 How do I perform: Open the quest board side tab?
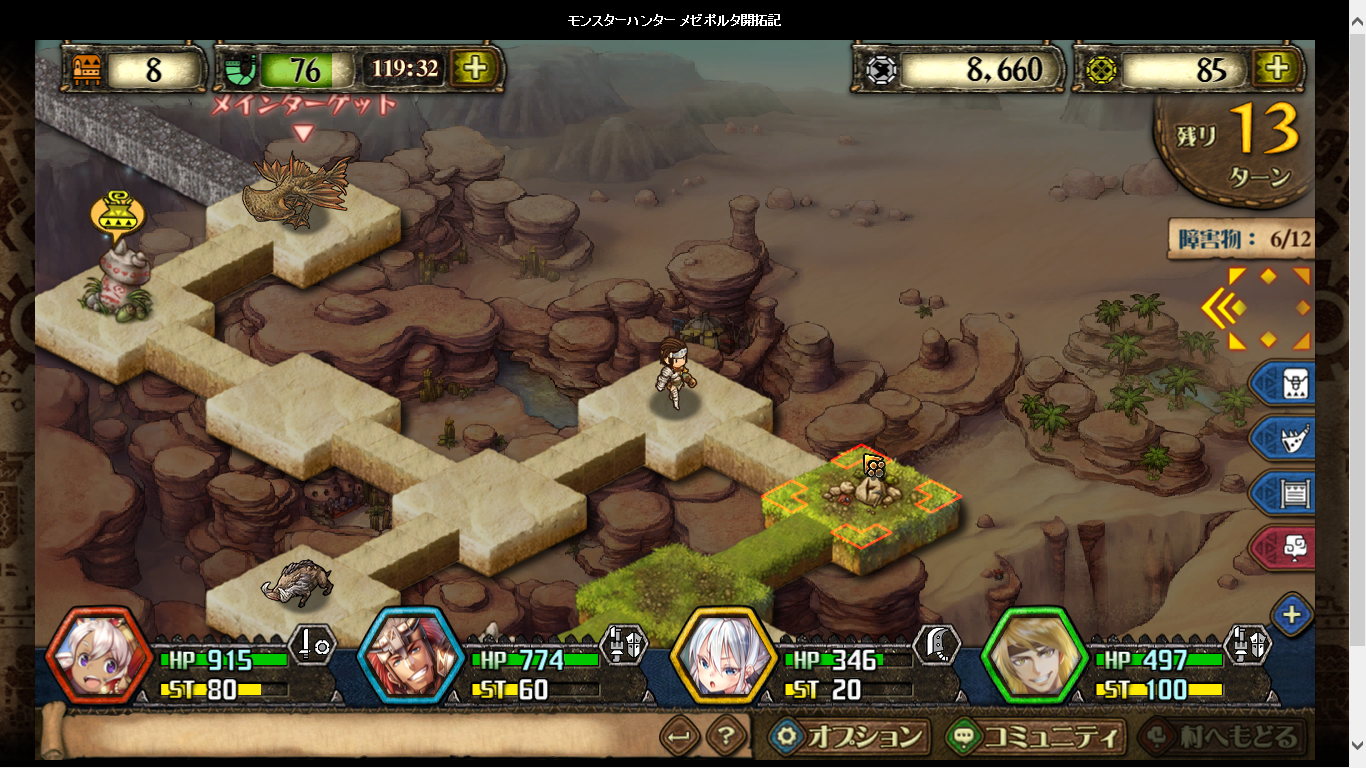pos(1284,493)
